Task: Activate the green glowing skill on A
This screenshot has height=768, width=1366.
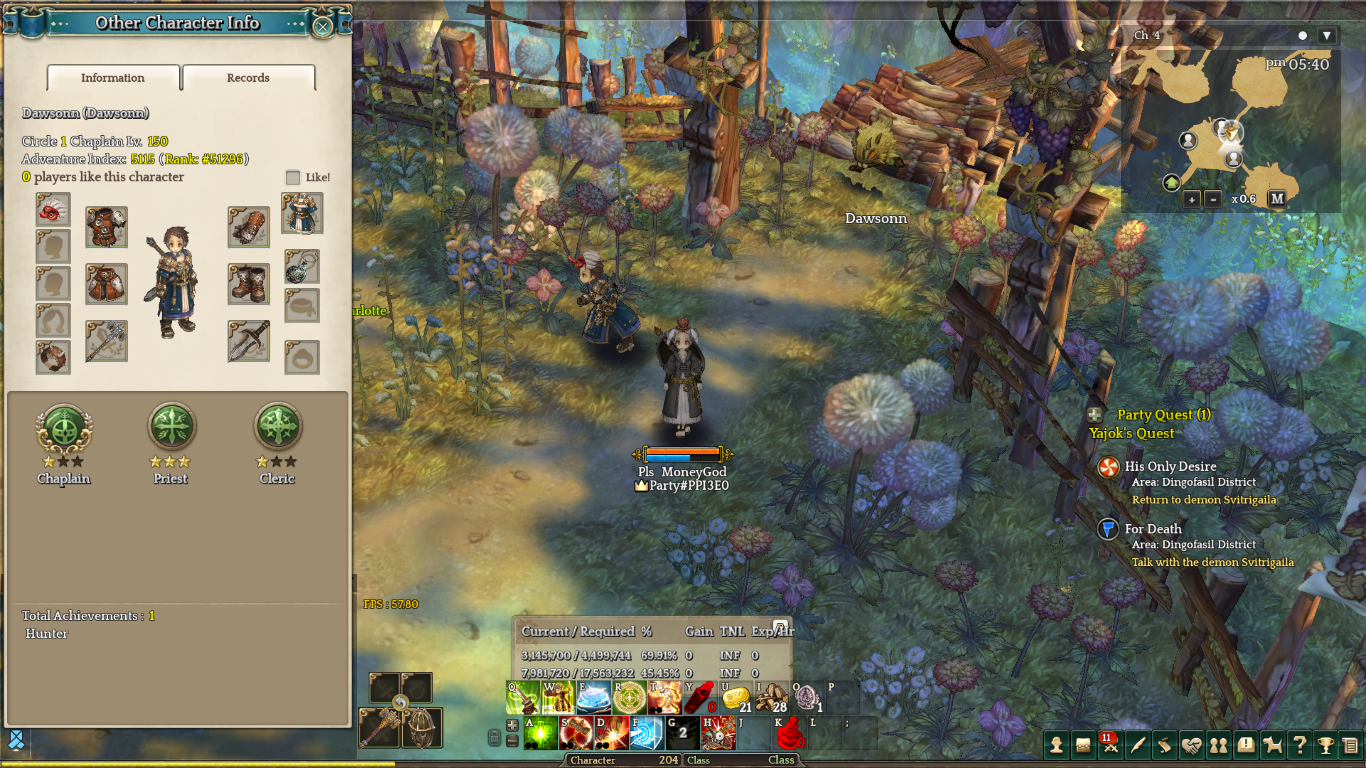Action: click(541, 734)
